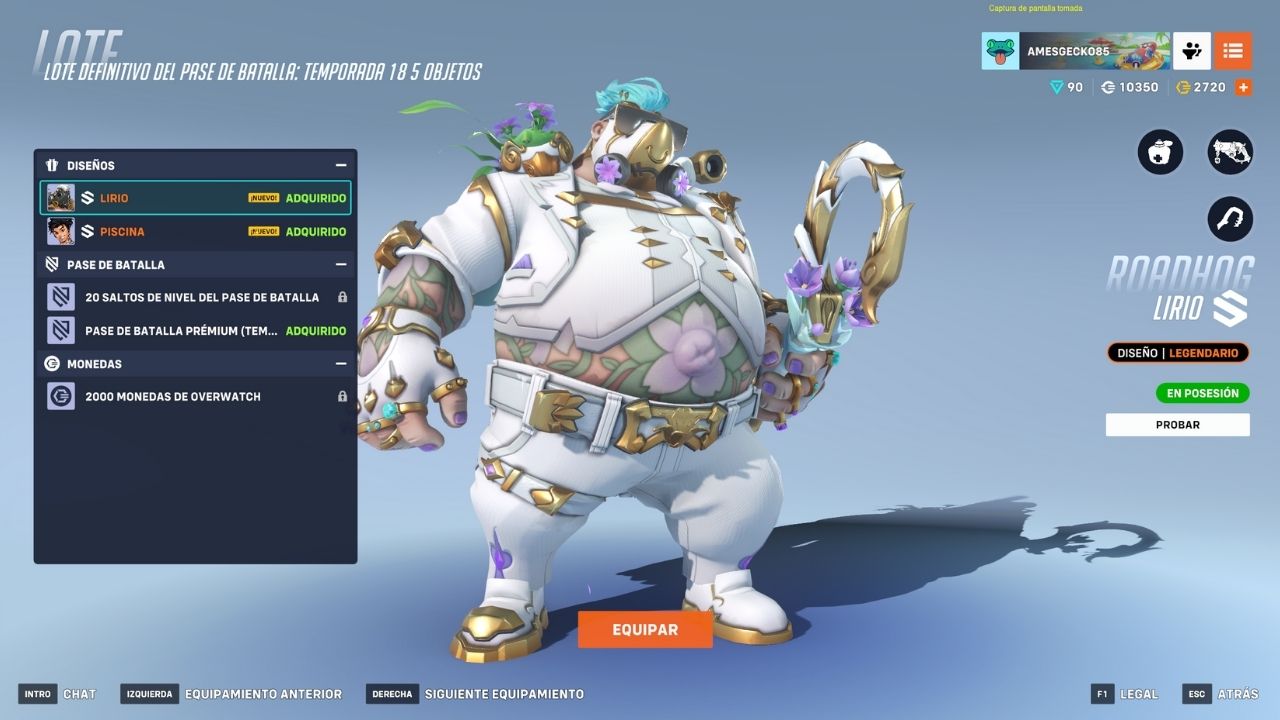The height and width of the screenshot is (720, 1280).
Task: Click the Probar button
Action: point(1177,425)
